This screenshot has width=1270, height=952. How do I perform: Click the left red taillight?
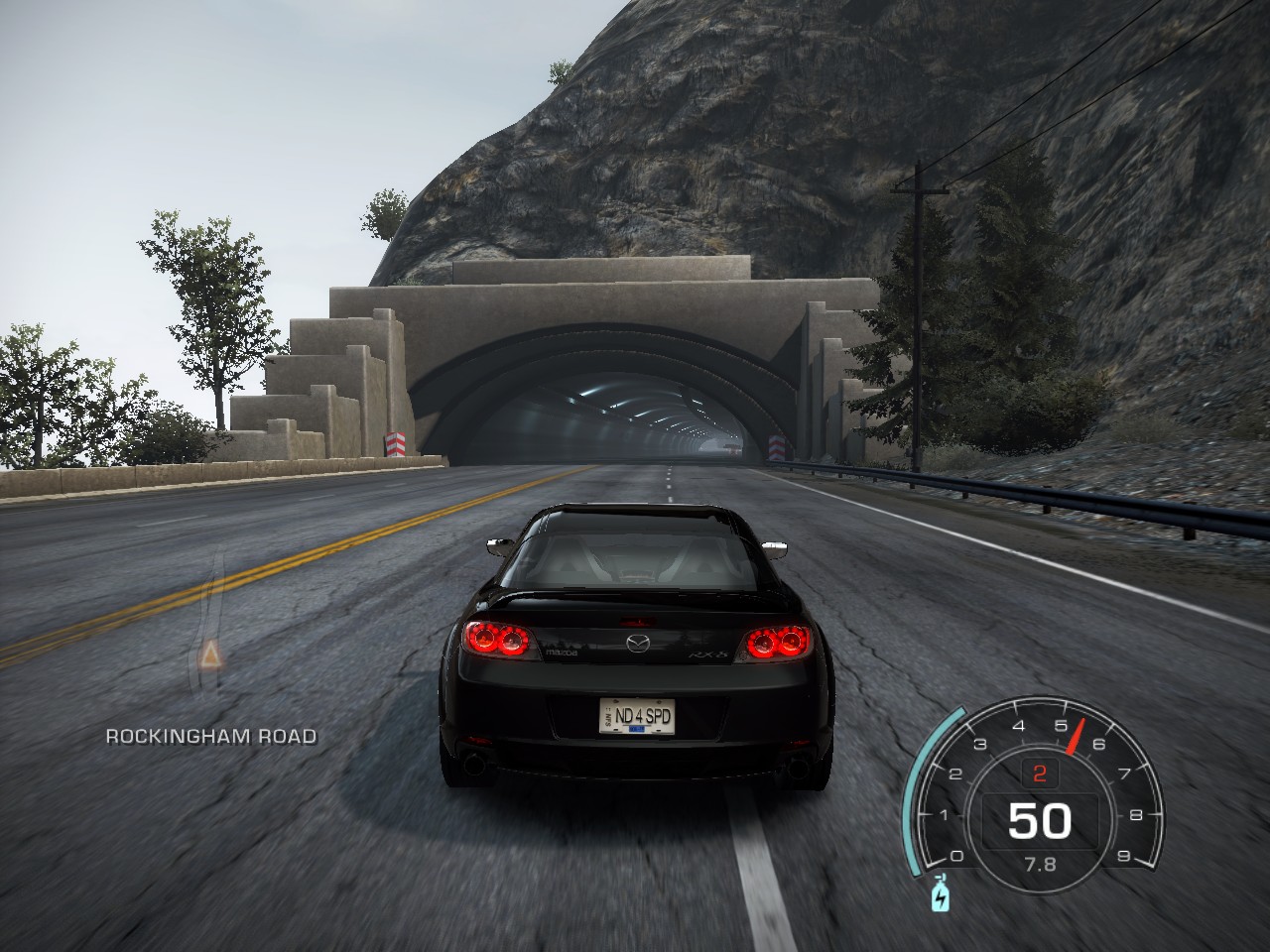(496, 639)
